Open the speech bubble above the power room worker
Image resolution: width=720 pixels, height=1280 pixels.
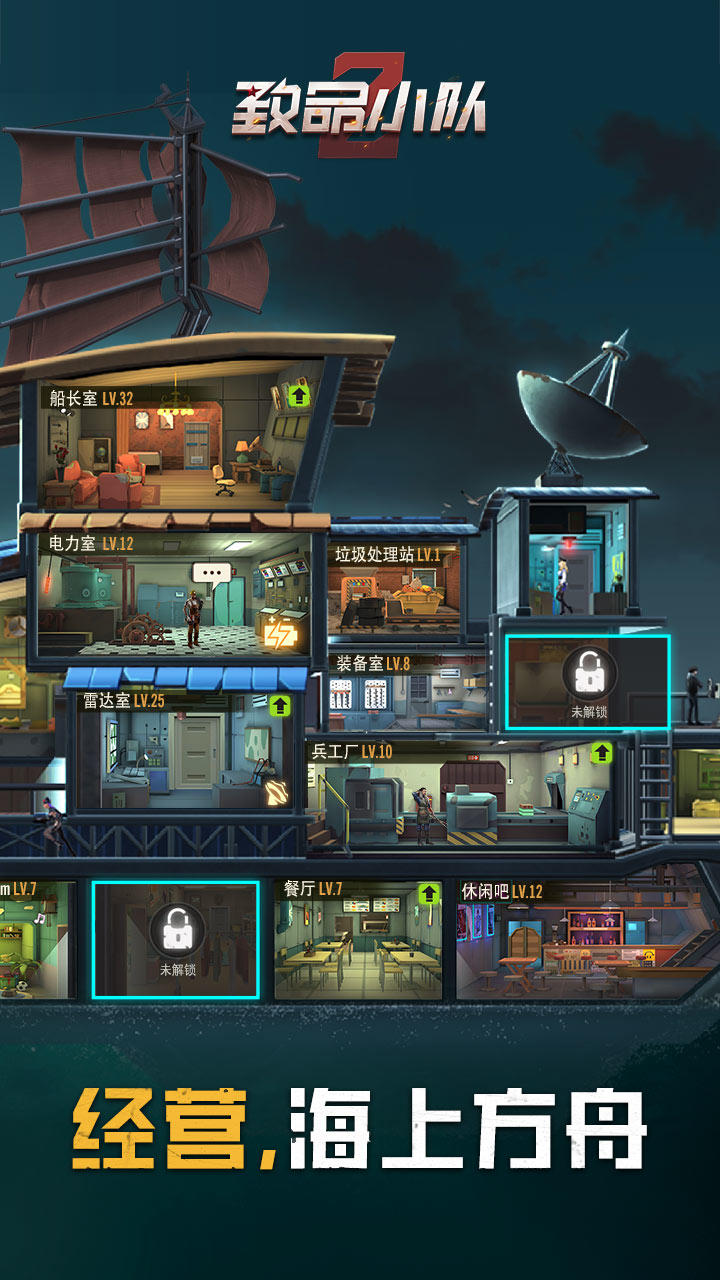tap(211, 575)
